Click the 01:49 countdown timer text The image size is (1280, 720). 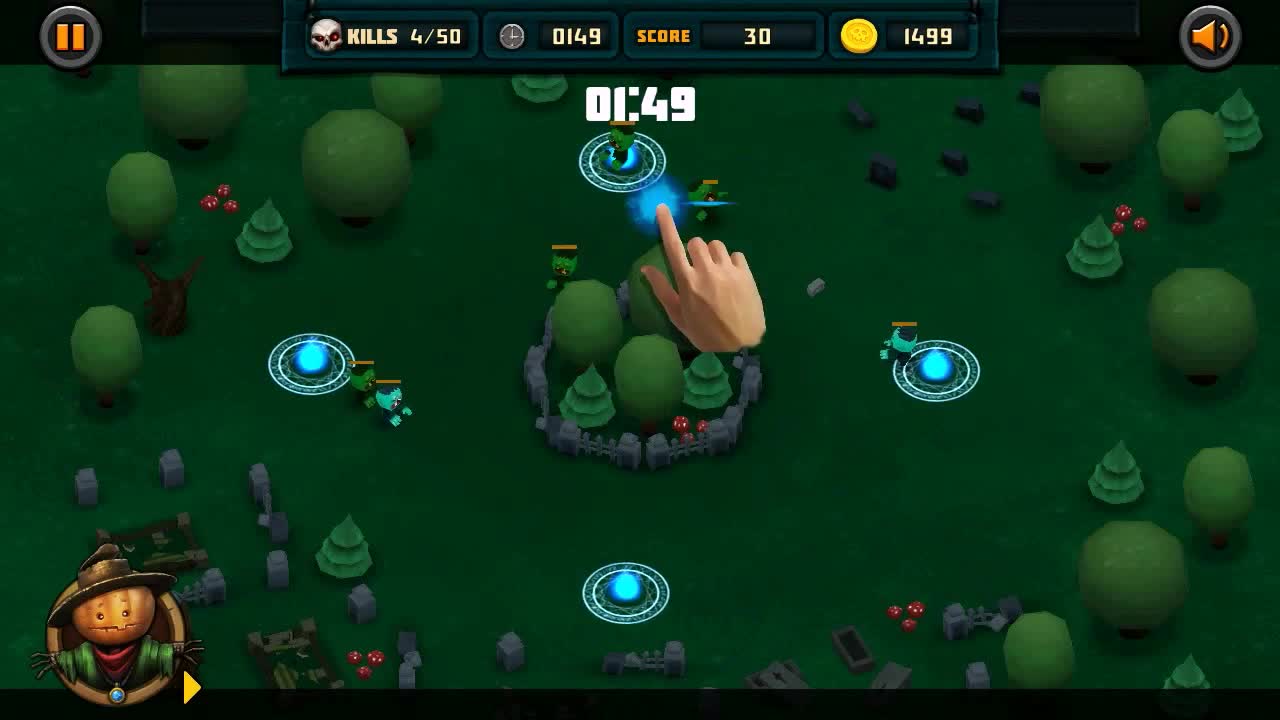(640, 105)
